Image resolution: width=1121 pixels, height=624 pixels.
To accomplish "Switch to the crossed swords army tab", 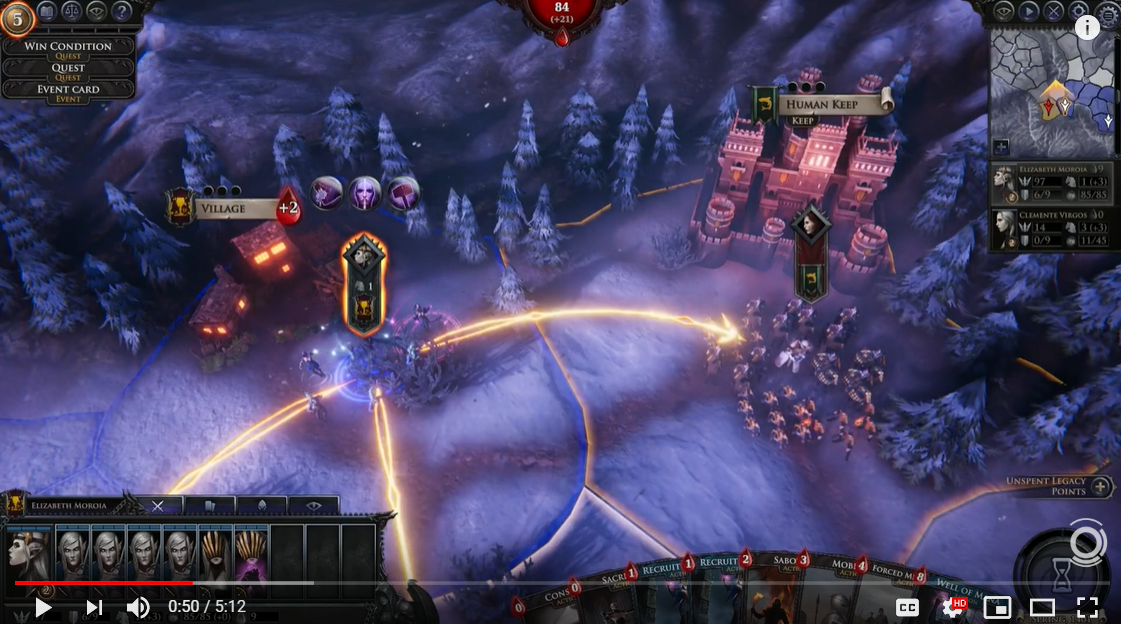I will [x=158, y=506].
